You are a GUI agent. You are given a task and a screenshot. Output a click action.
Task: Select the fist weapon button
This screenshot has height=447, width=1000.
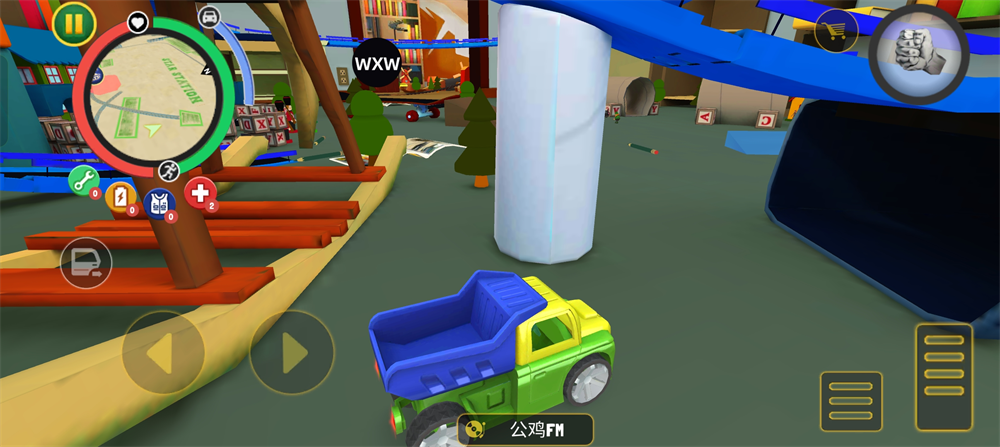click(x=917, y=53)
